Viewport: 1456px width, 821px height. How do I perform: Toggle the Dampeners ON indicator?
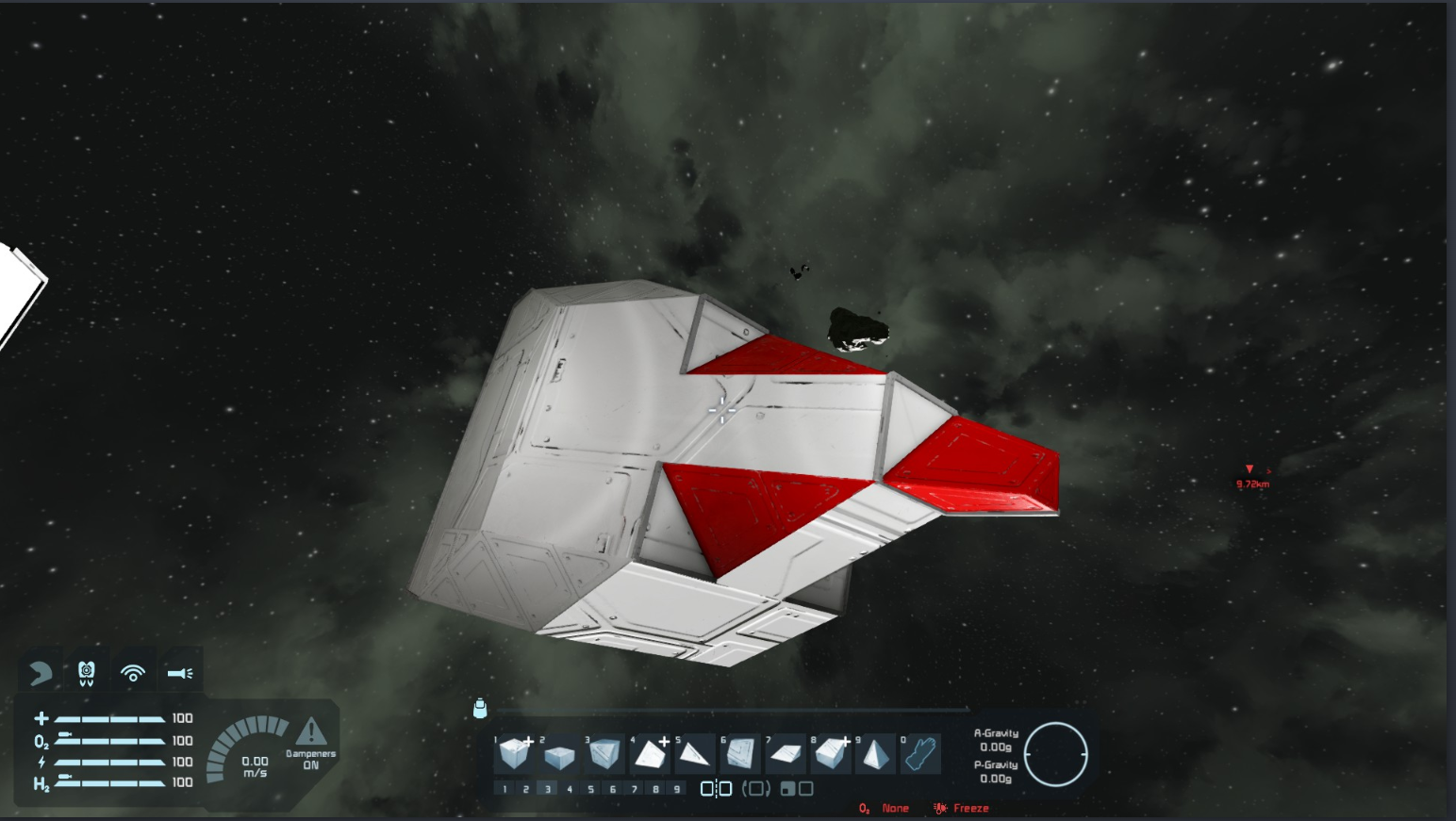pyautogui.click(x=311, y=743)
